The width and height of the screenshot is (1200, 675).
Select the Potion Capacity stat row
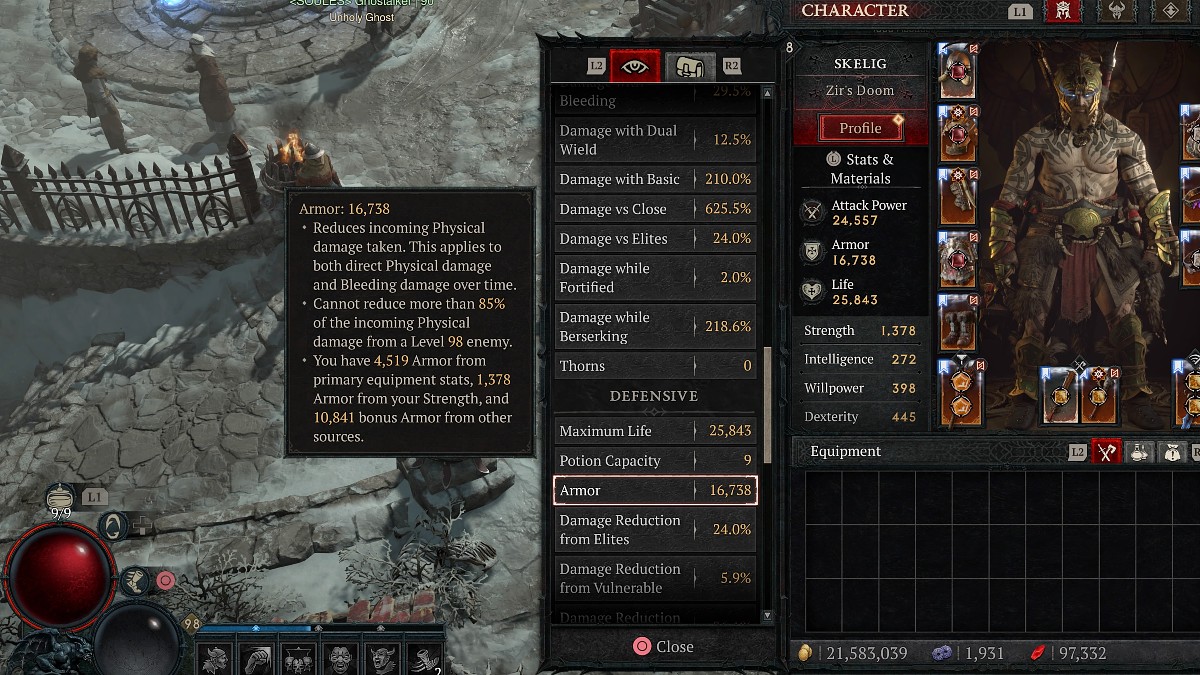[x=655, y=461]
